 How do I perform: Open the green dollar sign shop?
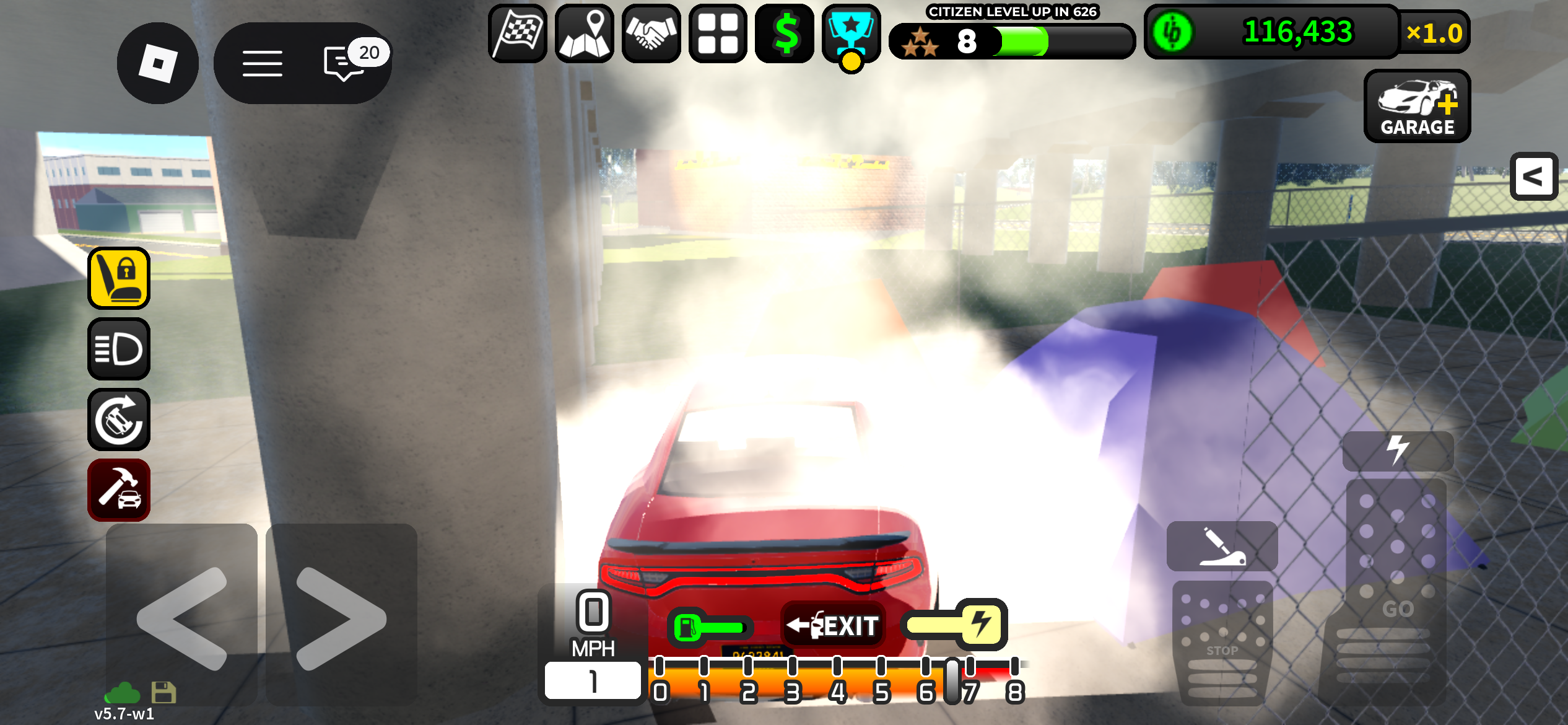[x=785, y=33]
